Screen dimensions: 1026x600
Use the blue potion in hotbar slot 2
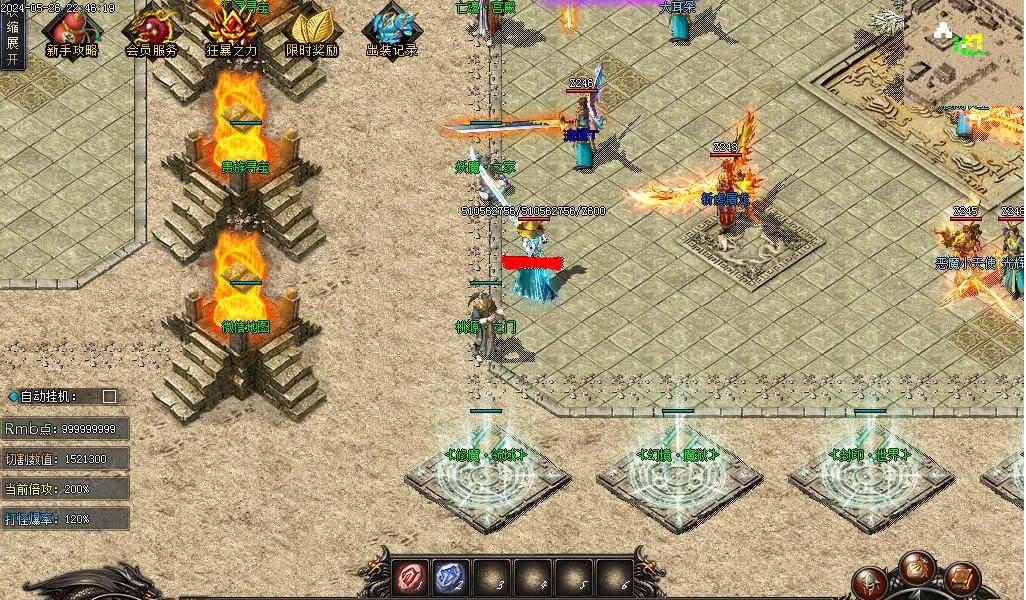click(448, 577)
